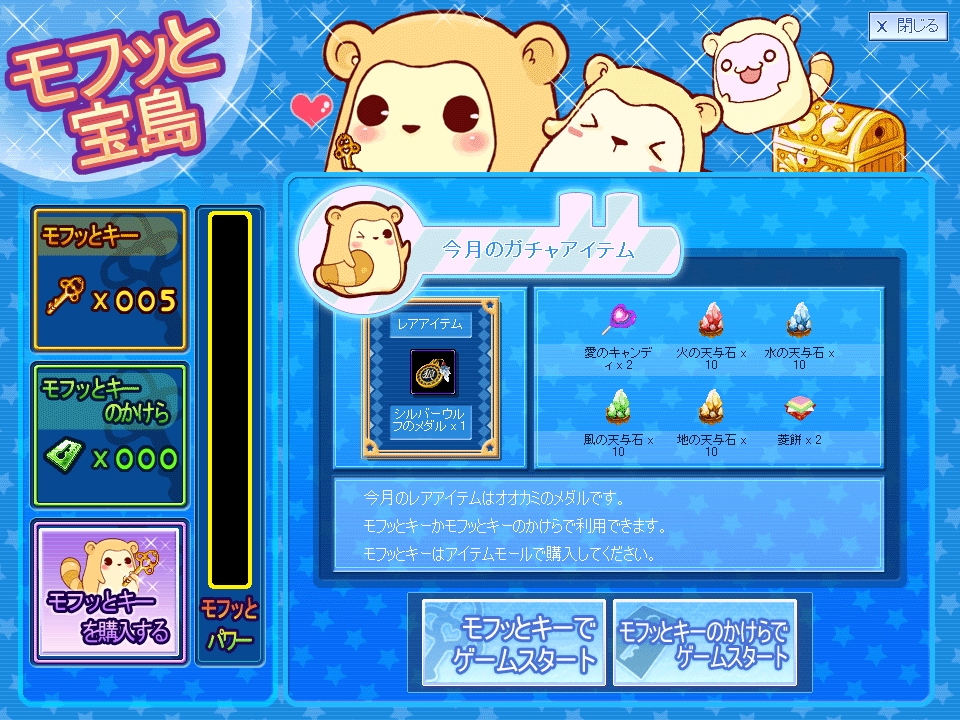Viewport: 960px width, 720px height.
Task: Click the 菱餅 rice cake item
Action: pyautogui.click(x=798, y=407)
